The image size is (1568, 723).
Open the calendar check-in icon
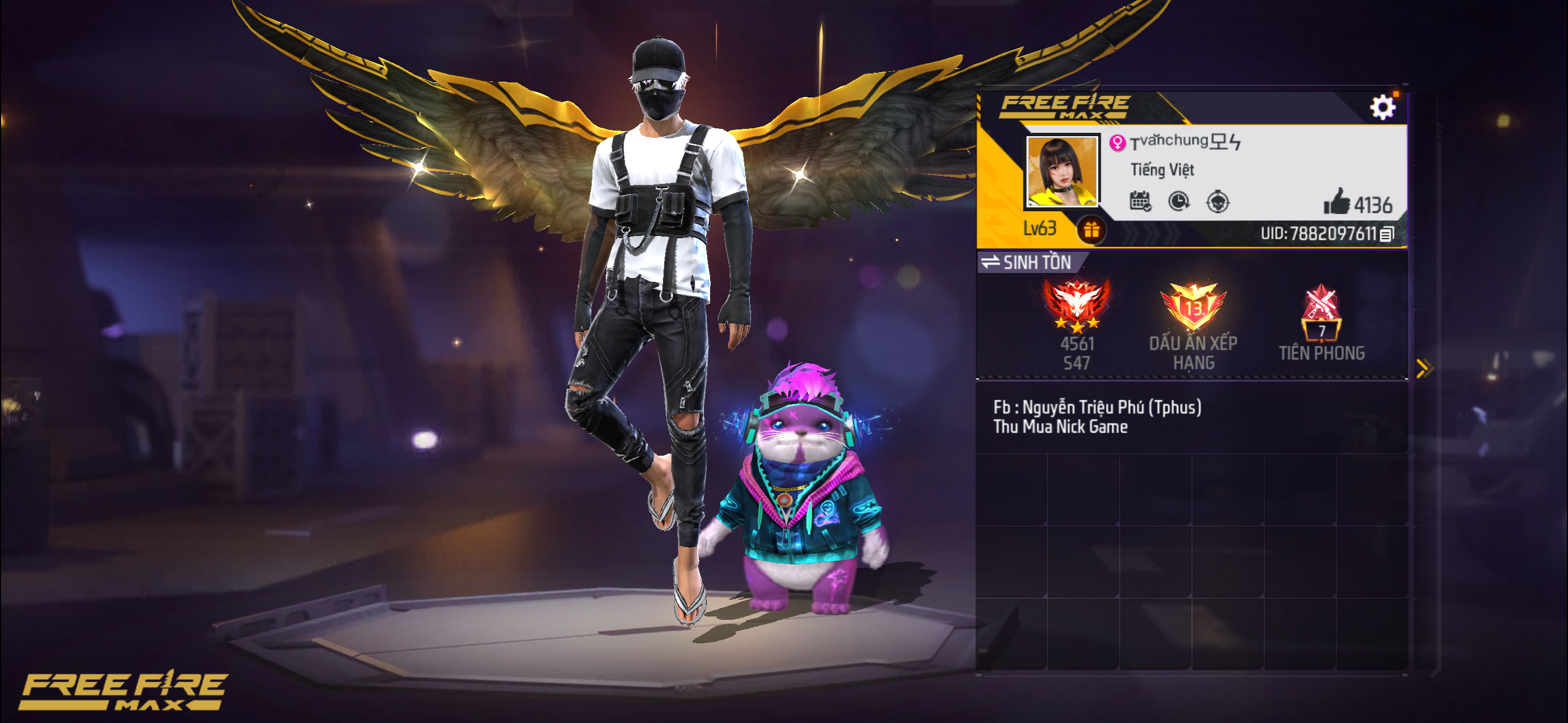click(x=1140, y=201)
